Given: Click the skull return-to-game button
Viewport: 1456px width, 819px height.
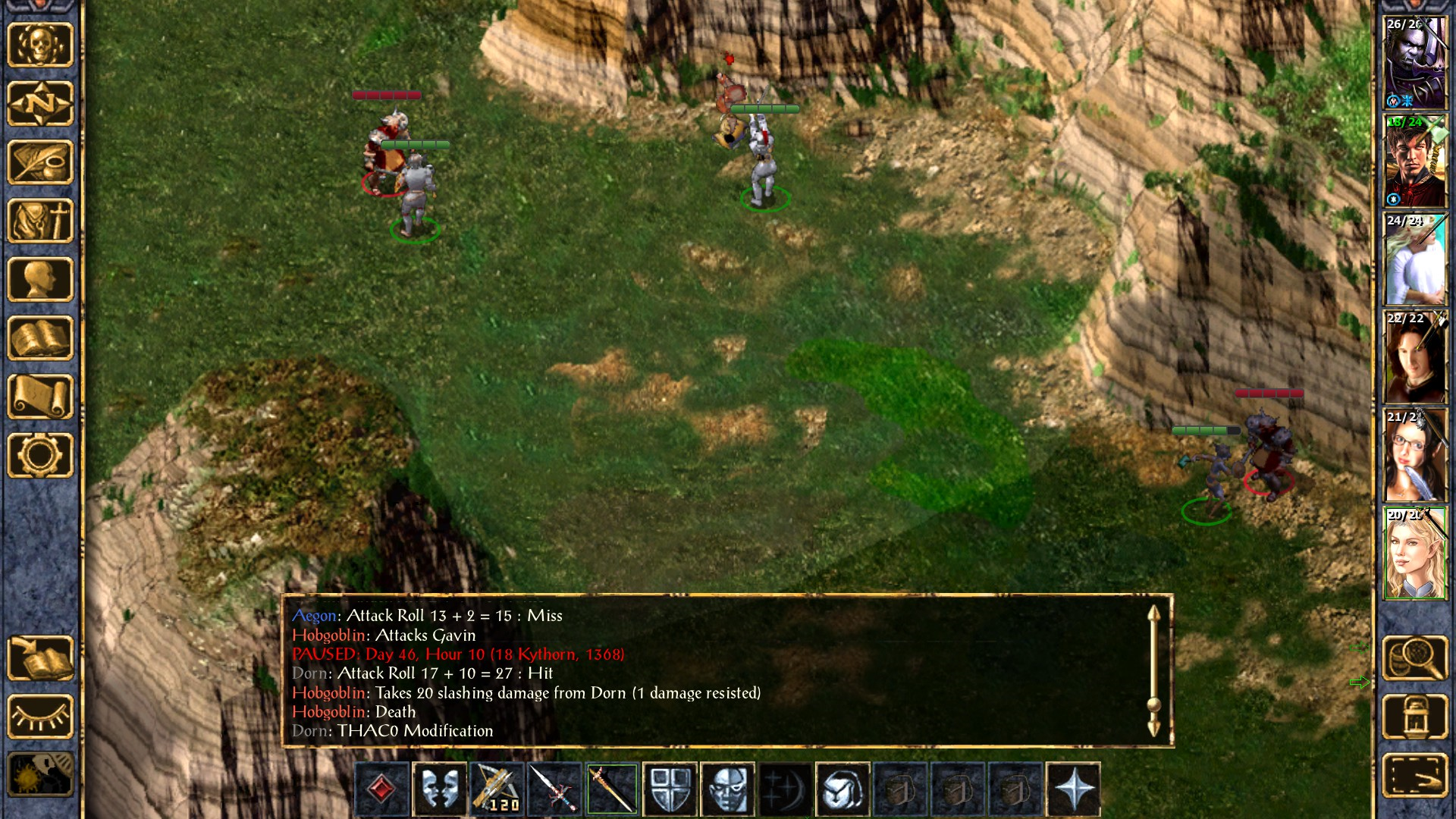Looking at the screenshot, I should 40,45.
